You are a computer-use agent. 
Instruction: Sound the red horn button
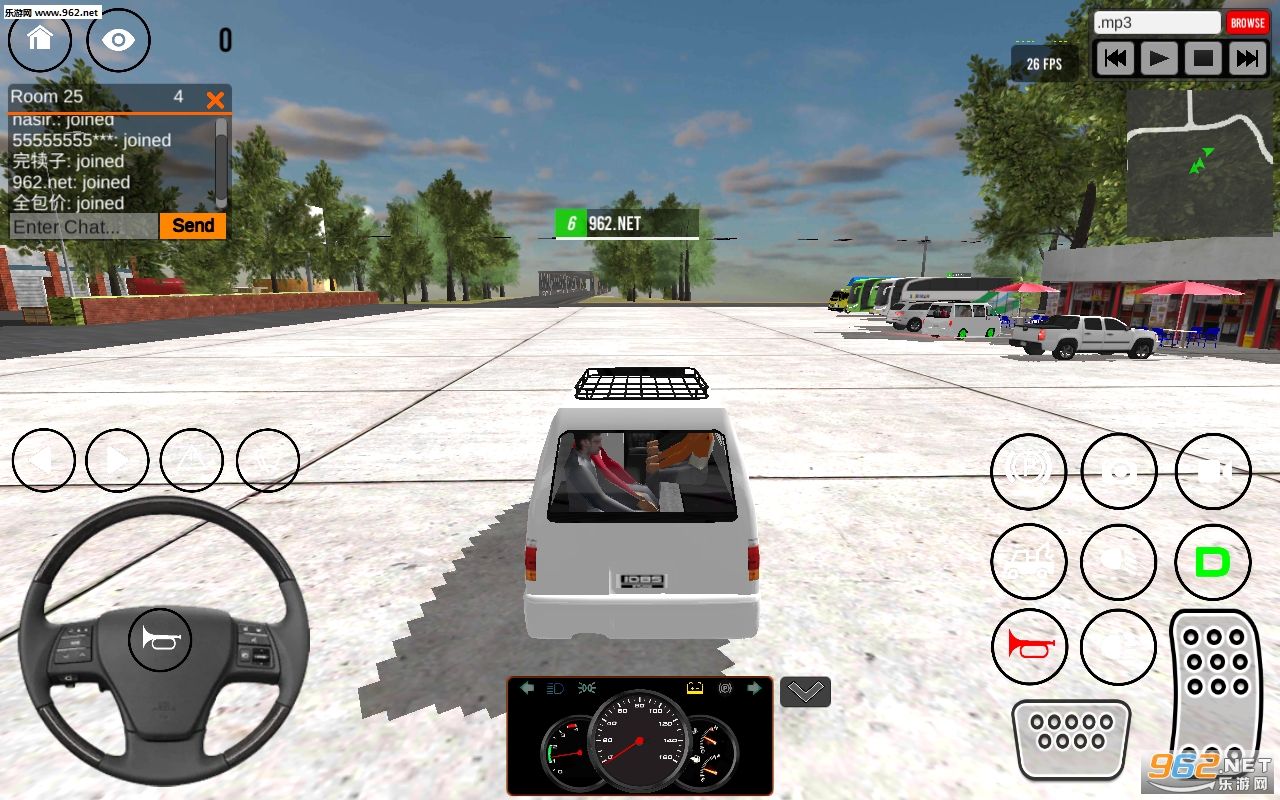tap(1030, 646)
